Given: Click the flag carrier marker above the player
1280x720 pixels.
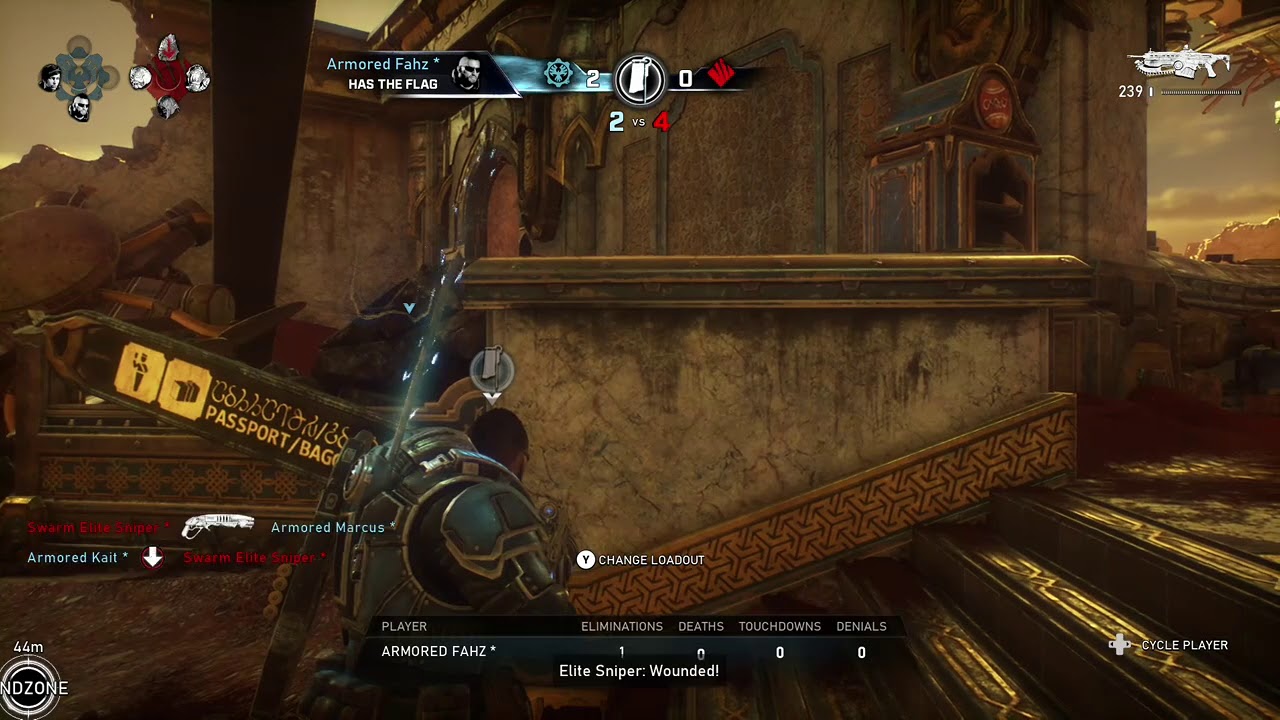Looking at the screenshot, I should click(491, 369).
